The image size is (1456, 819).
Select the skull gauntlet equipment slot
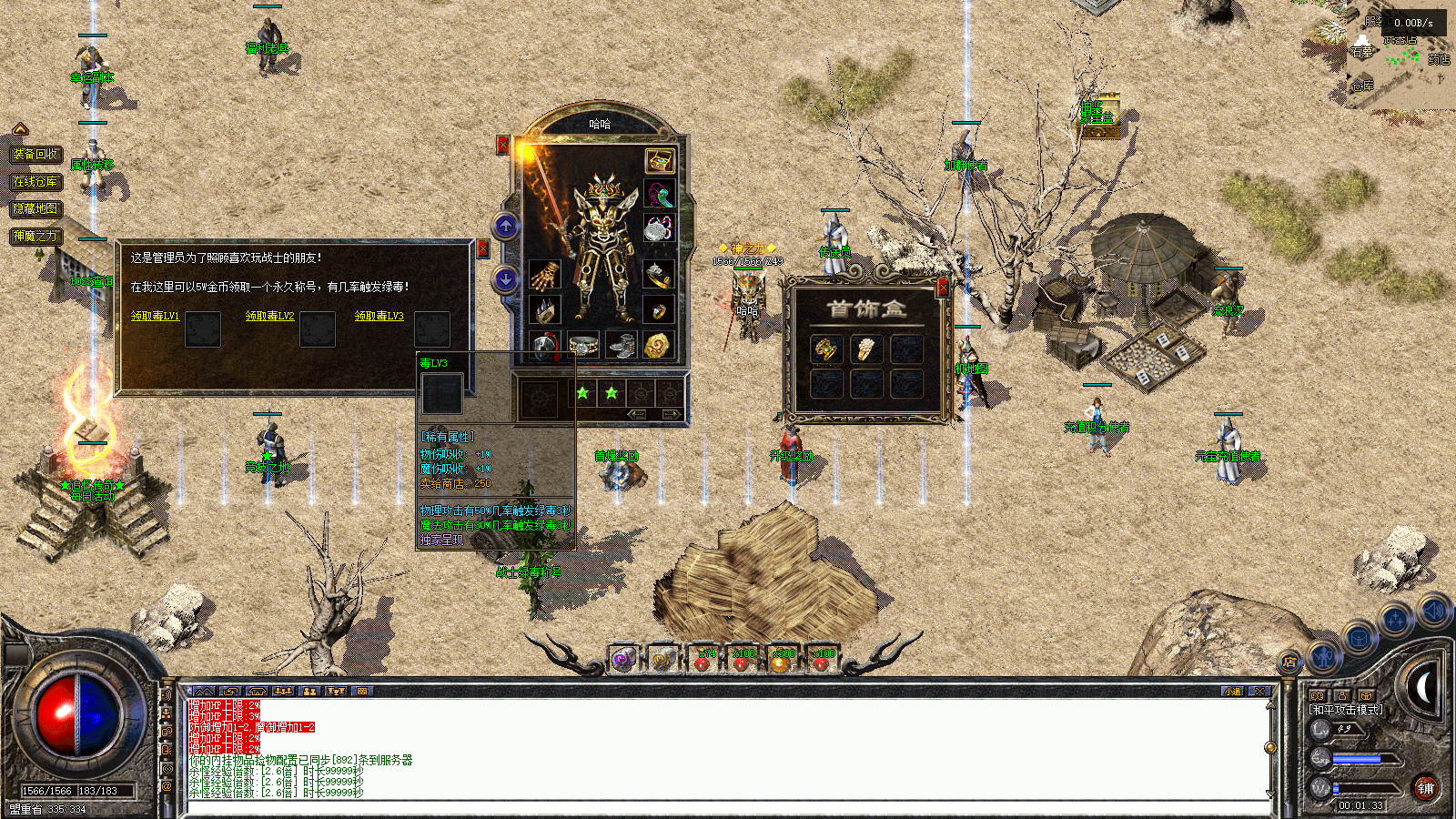[x=544, y=275]
